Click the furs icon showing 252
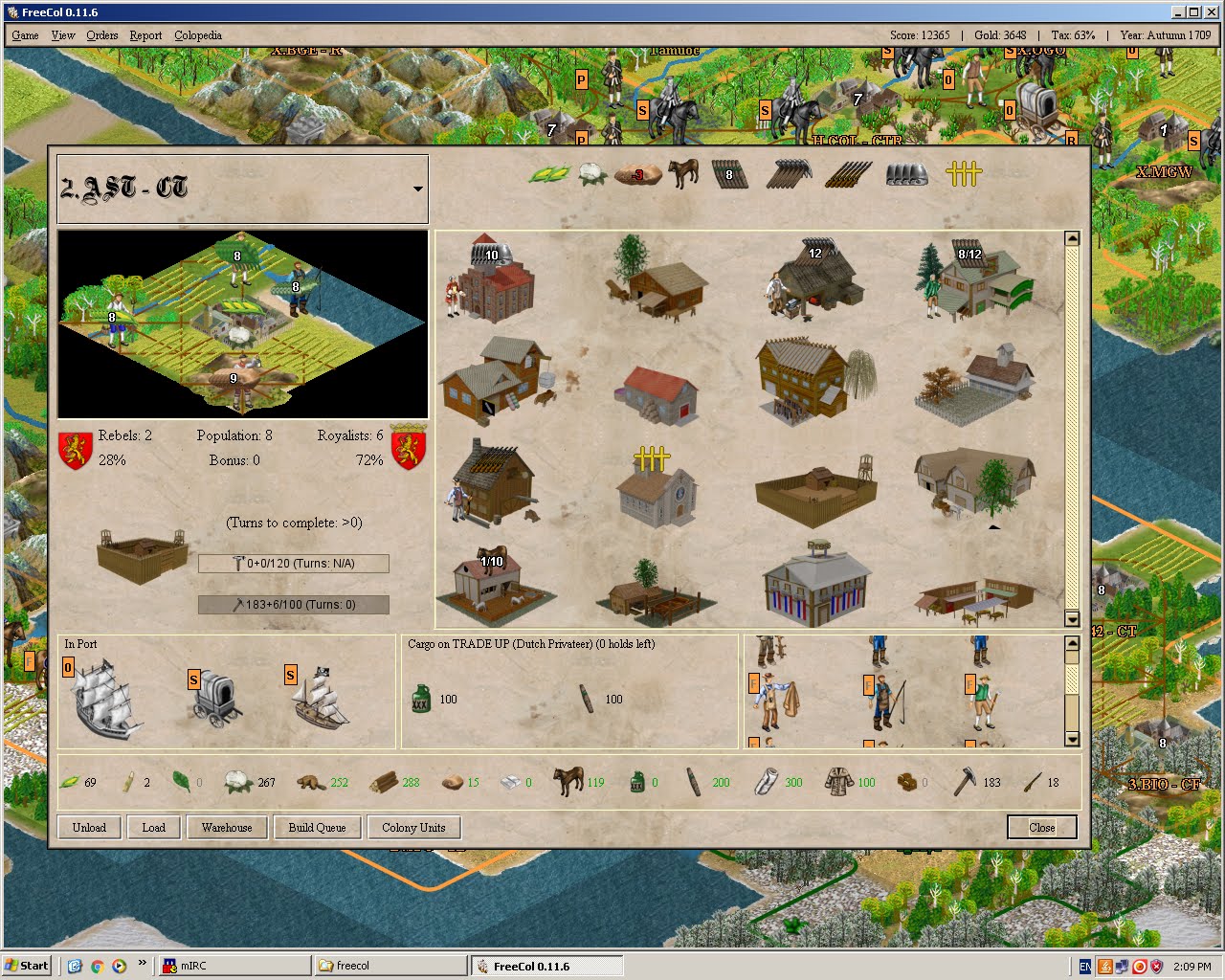The image size is (1225, 980). 309,781
